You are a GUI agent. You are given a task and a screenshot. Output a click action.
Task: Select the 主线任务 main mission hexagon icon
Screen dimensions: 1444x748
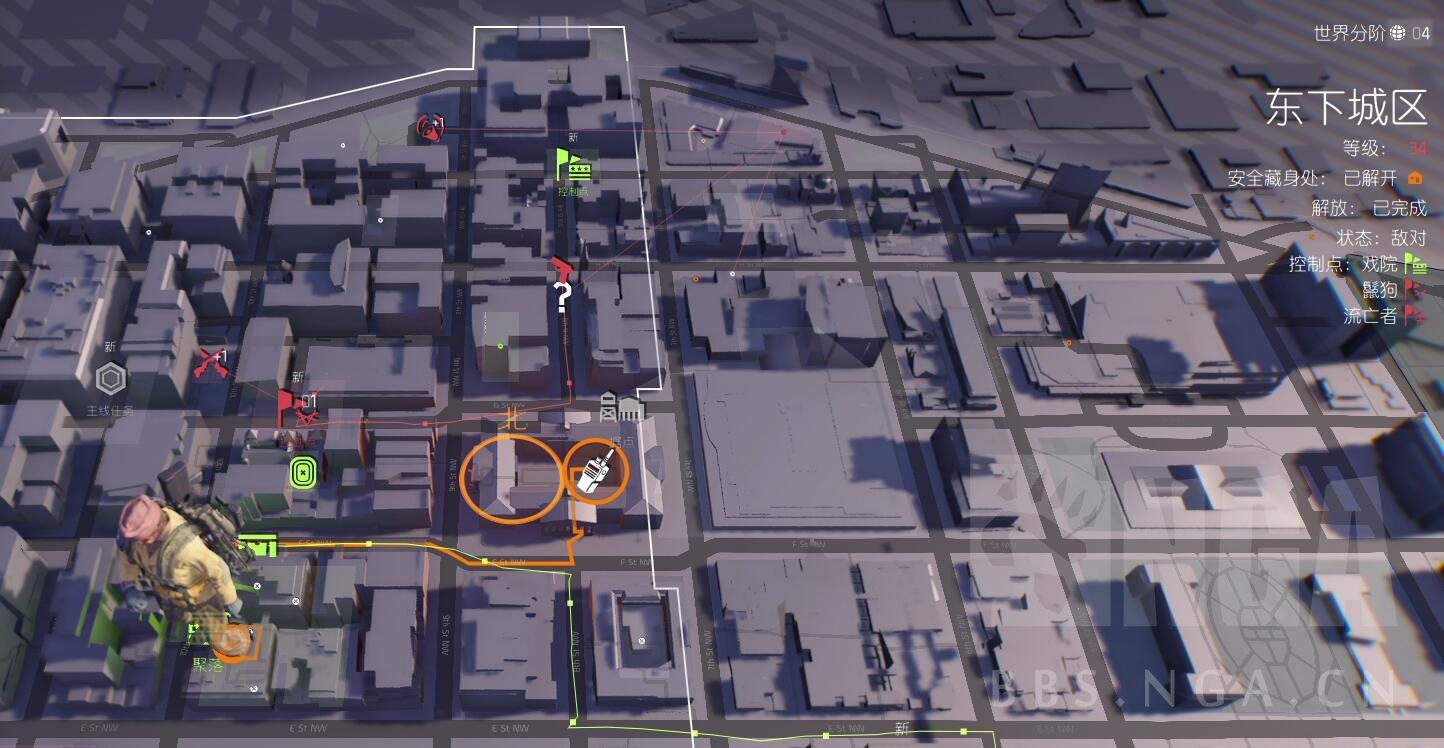112,379
